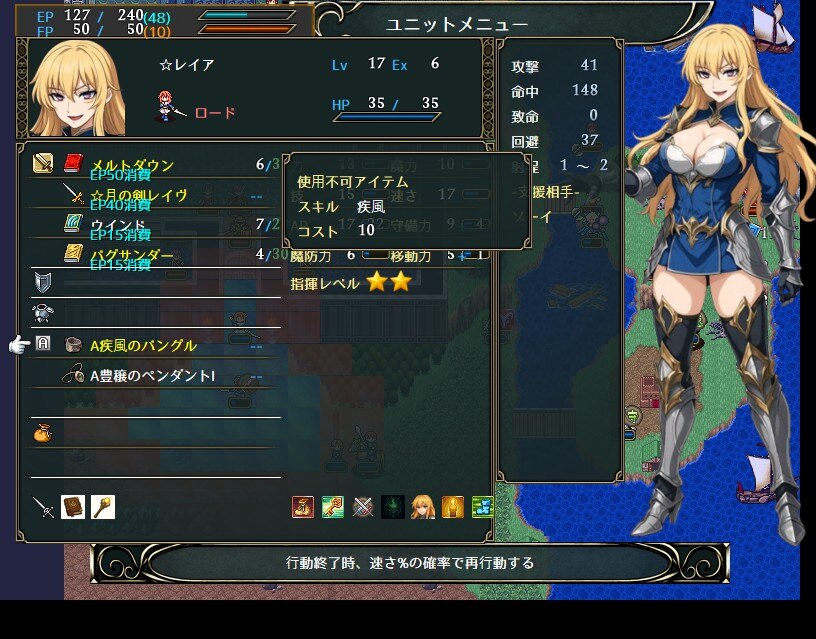Select the golden figure skill icon
The image size is (816, 639).
(453, 507)
